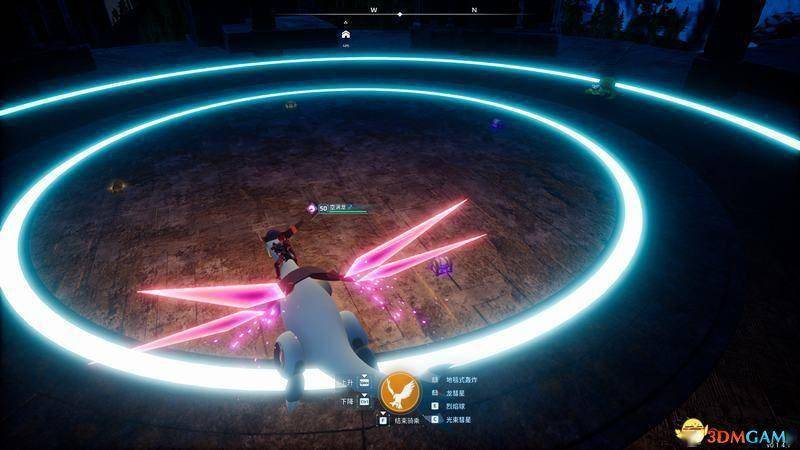
Task: Click the home base marker under the compass
Action: coord(346,33)
